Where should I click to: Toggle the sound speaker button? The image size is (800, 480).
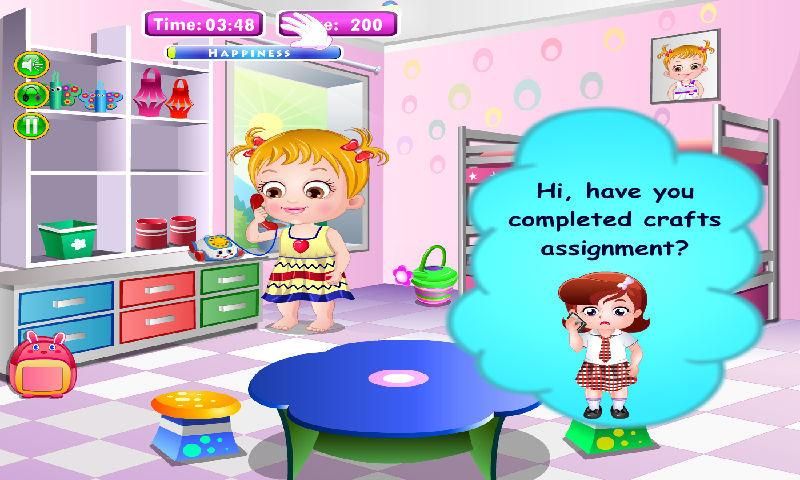point(31,65)
